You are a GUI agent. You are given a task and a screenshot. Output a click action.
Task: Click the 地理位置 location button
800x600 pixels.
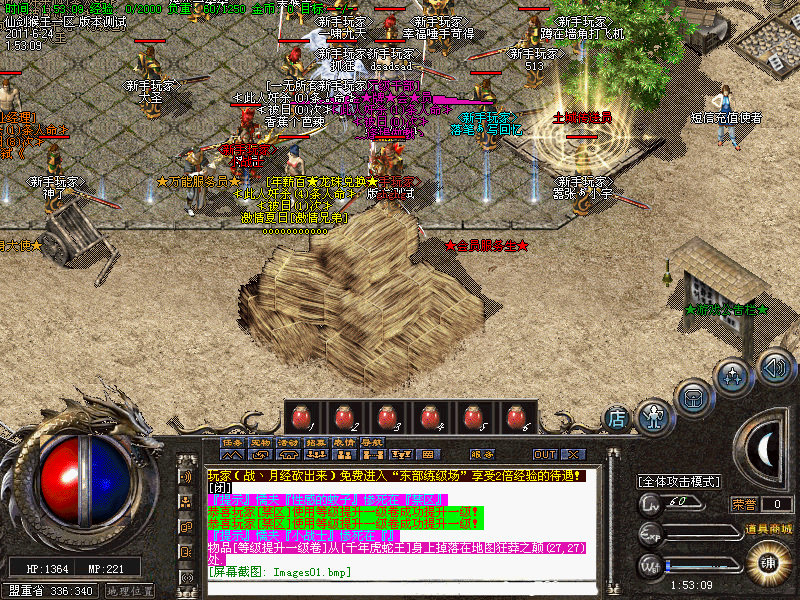click(x=130, y=591)
